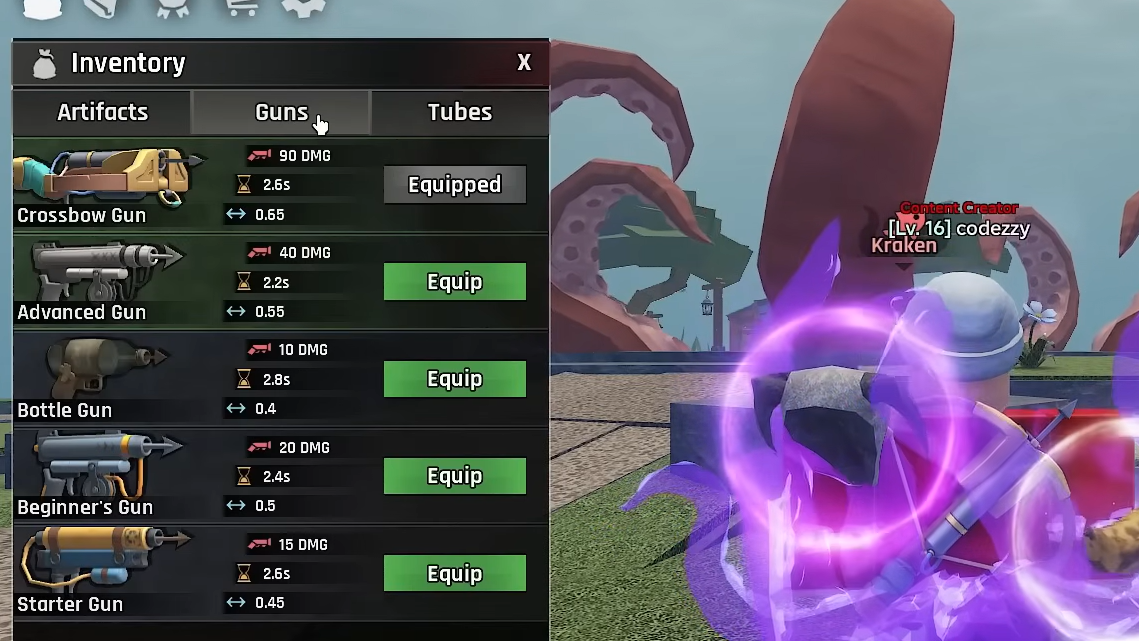The height and width of the screenshot is (641, 1139).
Task: Open the shopping cart shop icon
Action: tap(239, 6)
